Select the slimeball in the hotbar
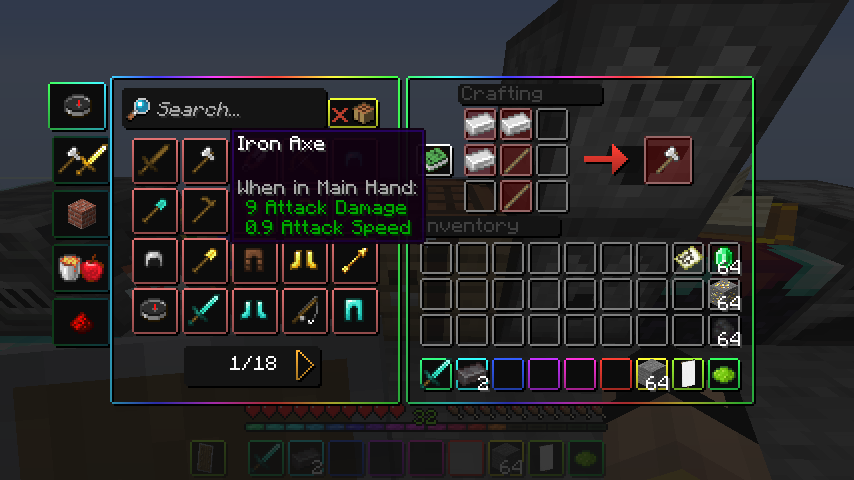The height and width of the screenshot is (480, 854). coord(724,374)
